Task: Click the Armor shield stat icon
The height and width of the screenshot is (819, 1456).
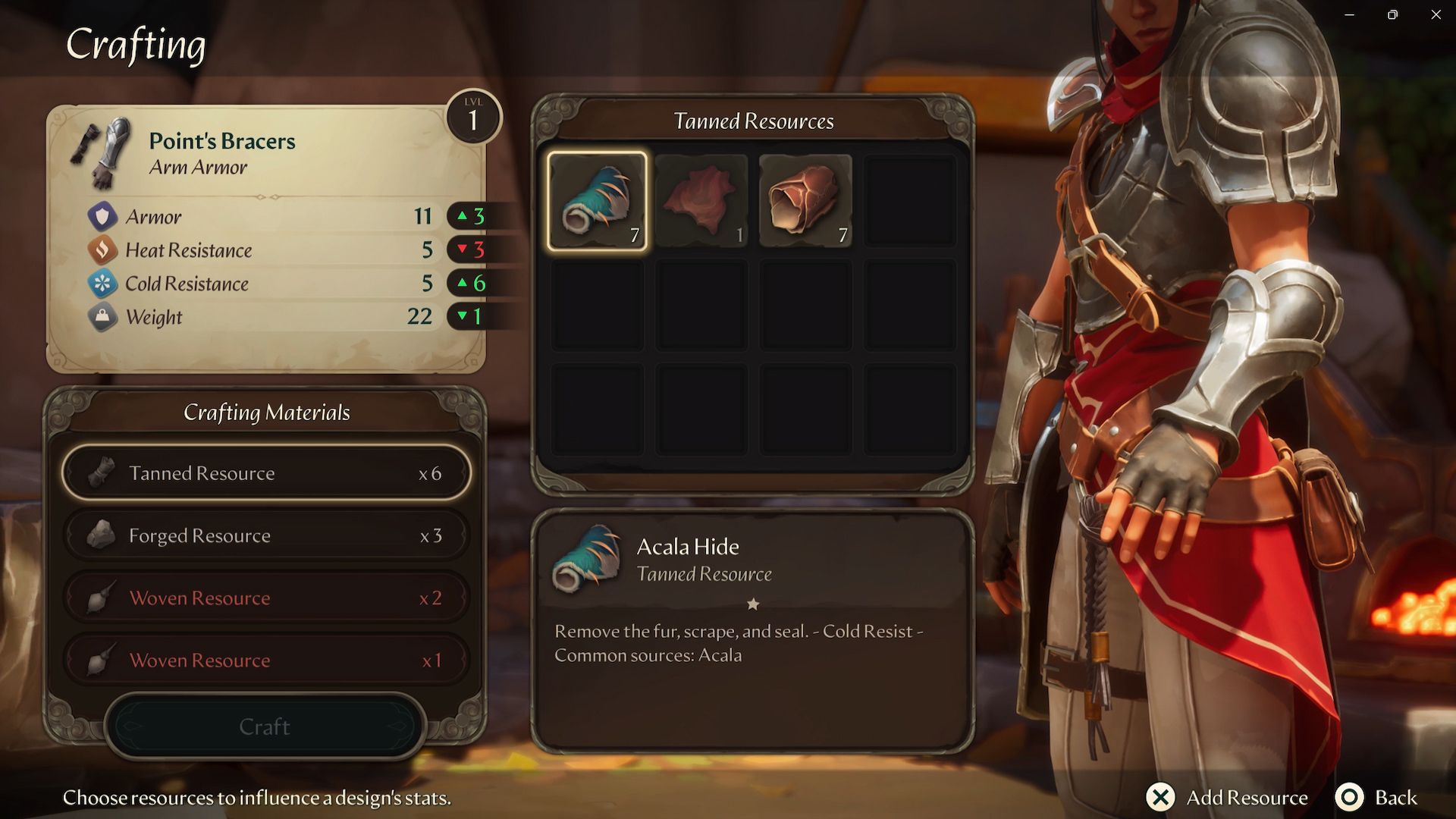Action: [103, 217]
